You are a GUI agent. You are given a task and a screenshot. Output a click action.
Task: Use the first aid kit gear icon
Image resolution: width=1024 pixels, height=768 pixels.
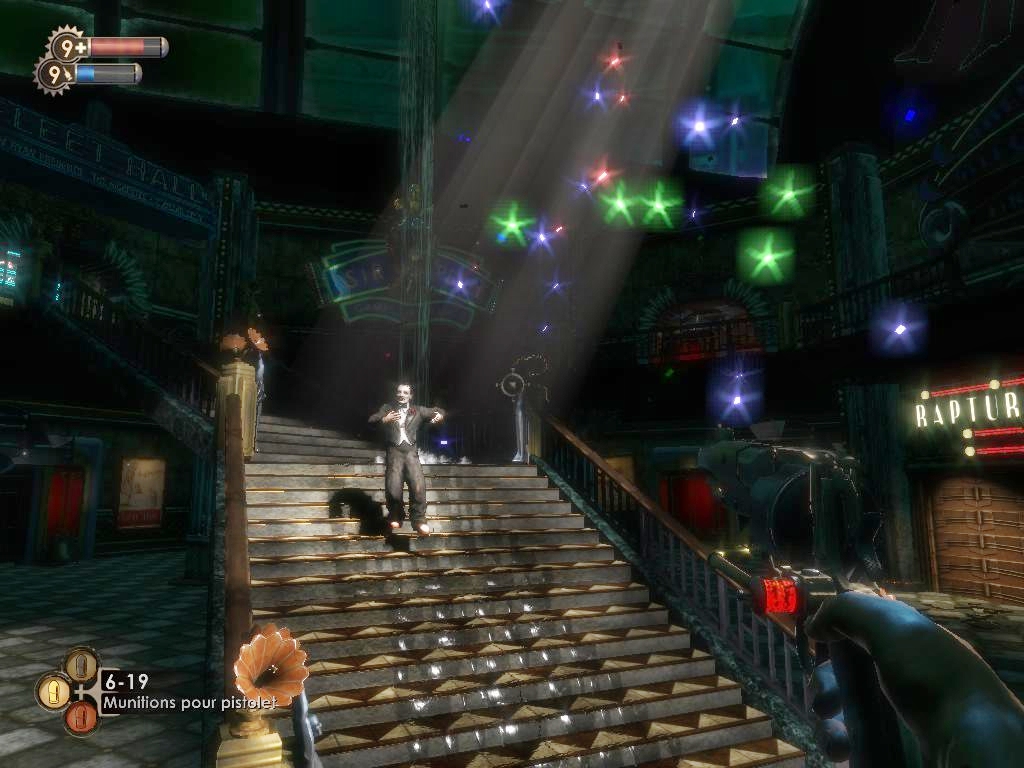click(x=68, y=46)
